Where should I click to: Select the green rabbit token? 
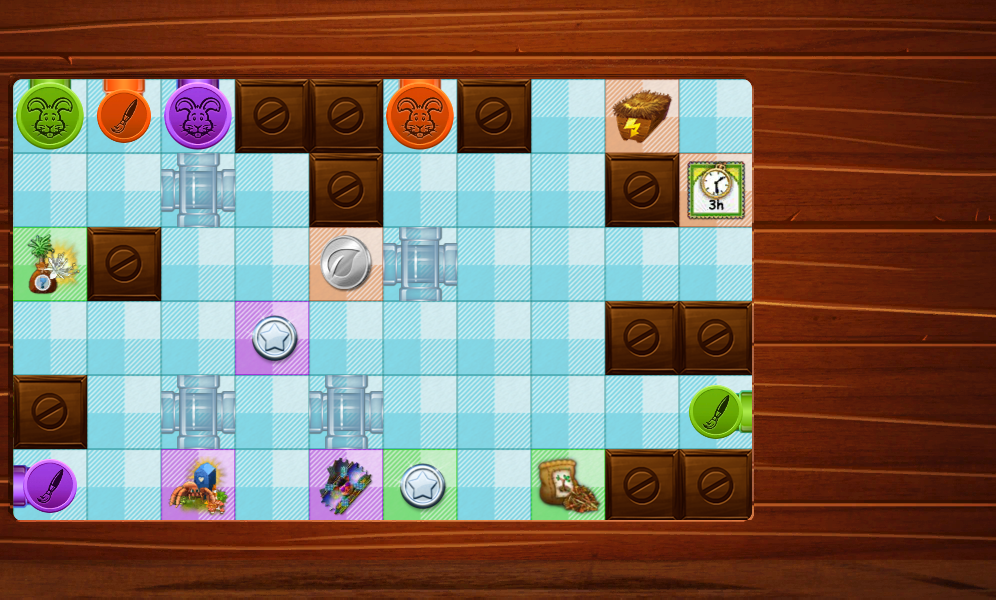click(x=49, y=116)
